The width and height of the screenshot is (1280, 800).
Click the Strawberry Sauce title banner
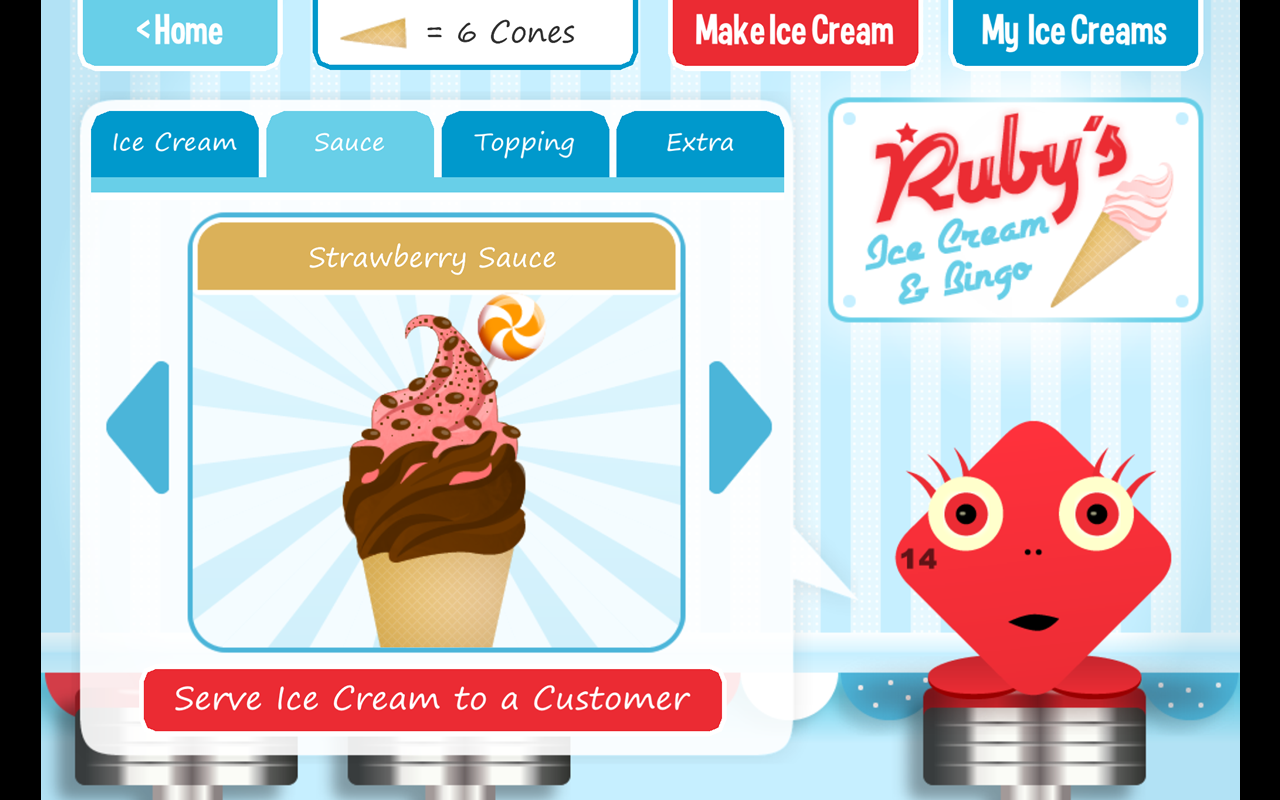point(435,257)
